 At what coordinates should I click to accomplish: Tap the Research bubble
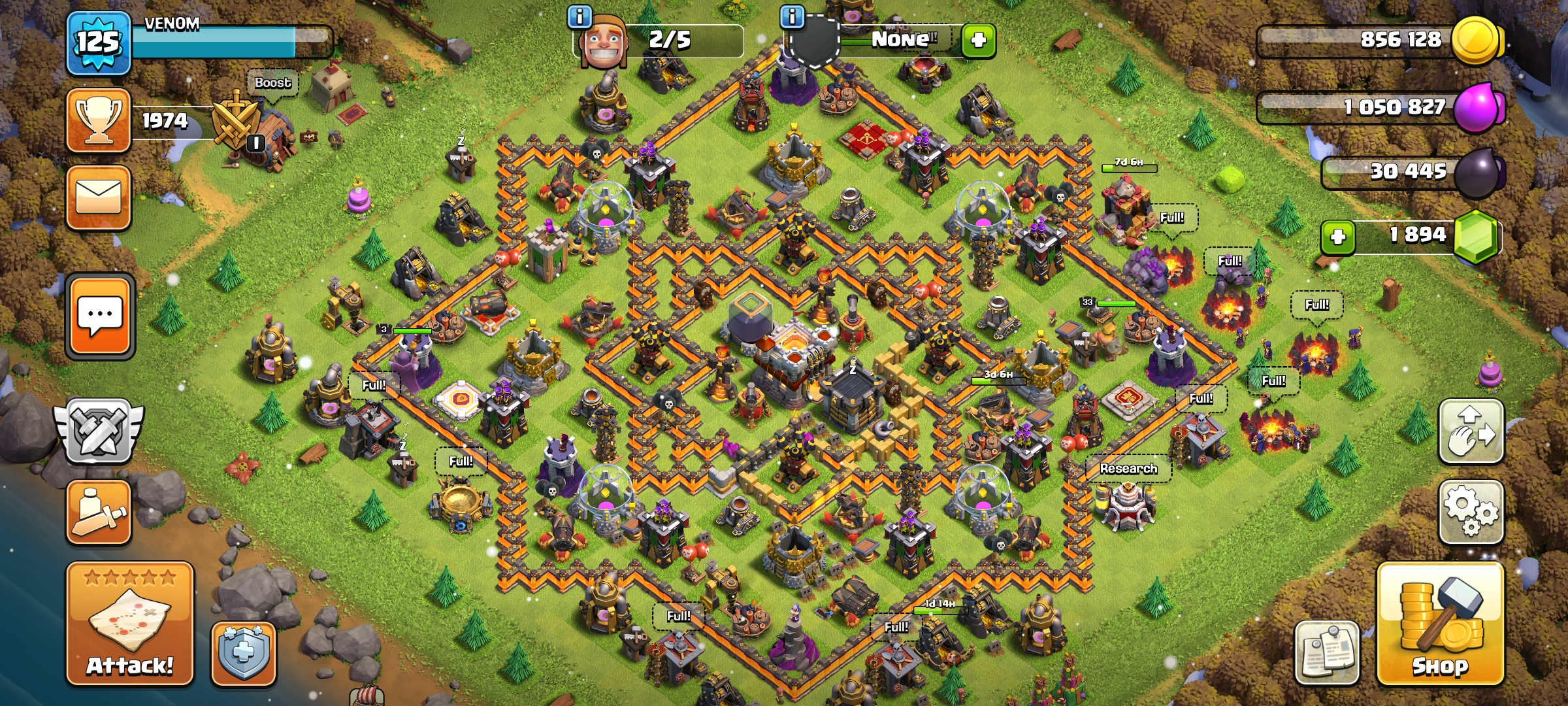coord(1128,469)
